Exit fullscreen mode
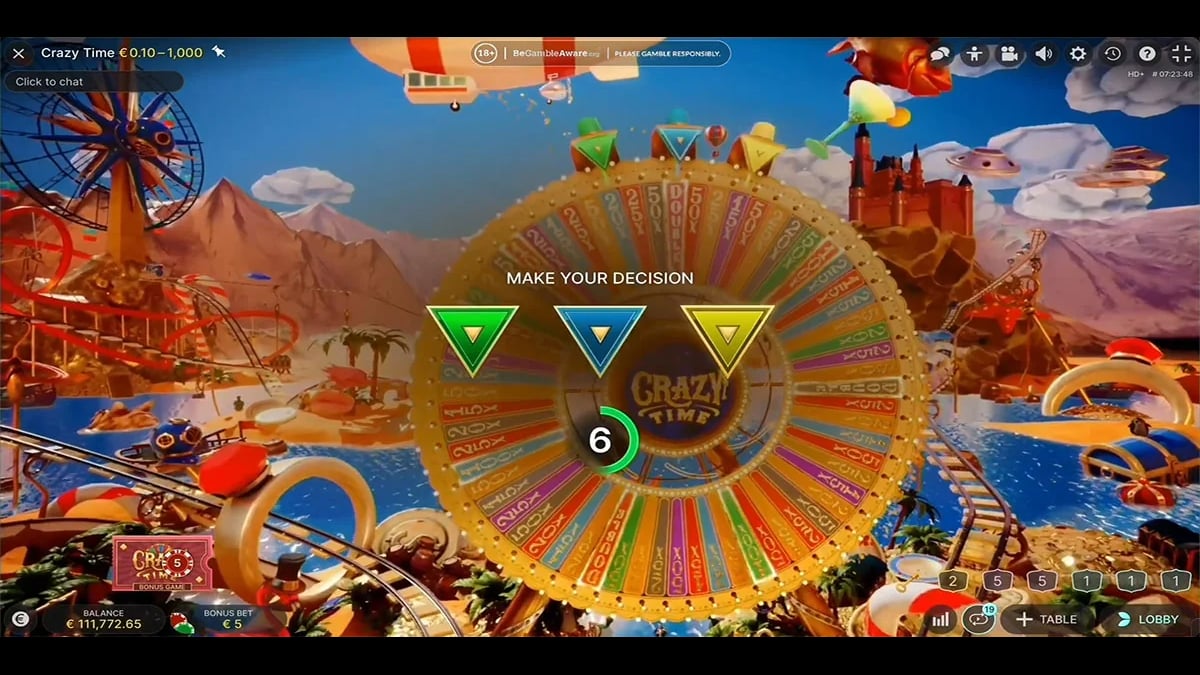The height and width of the screenshot is (675, 1200). point(1181,54)
